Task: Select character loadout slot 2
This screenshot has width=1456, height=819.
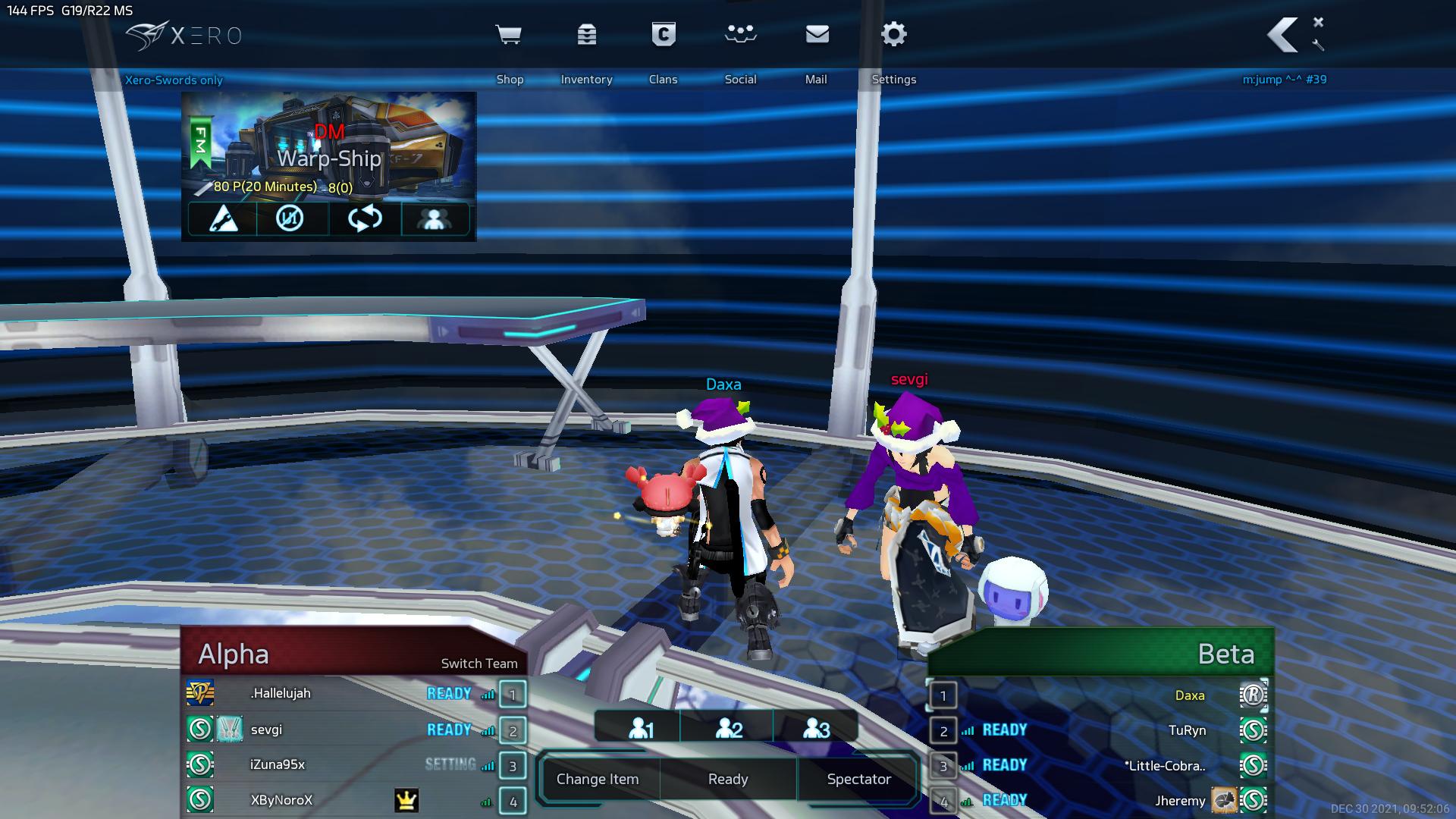Action: point(729,729)
